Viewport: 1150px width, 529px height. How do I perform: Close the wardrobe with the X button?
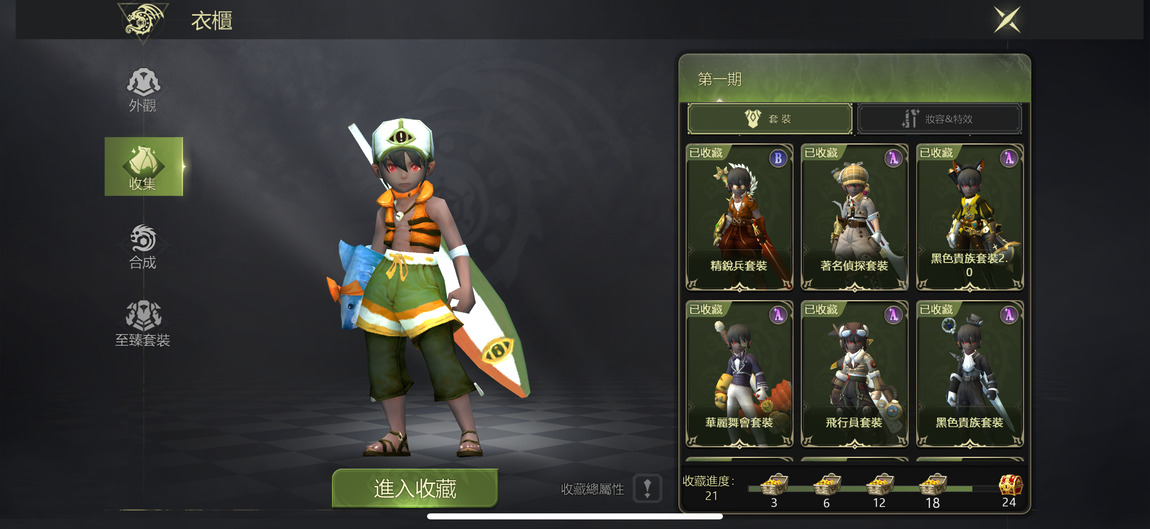click(x=1007, y=20)
